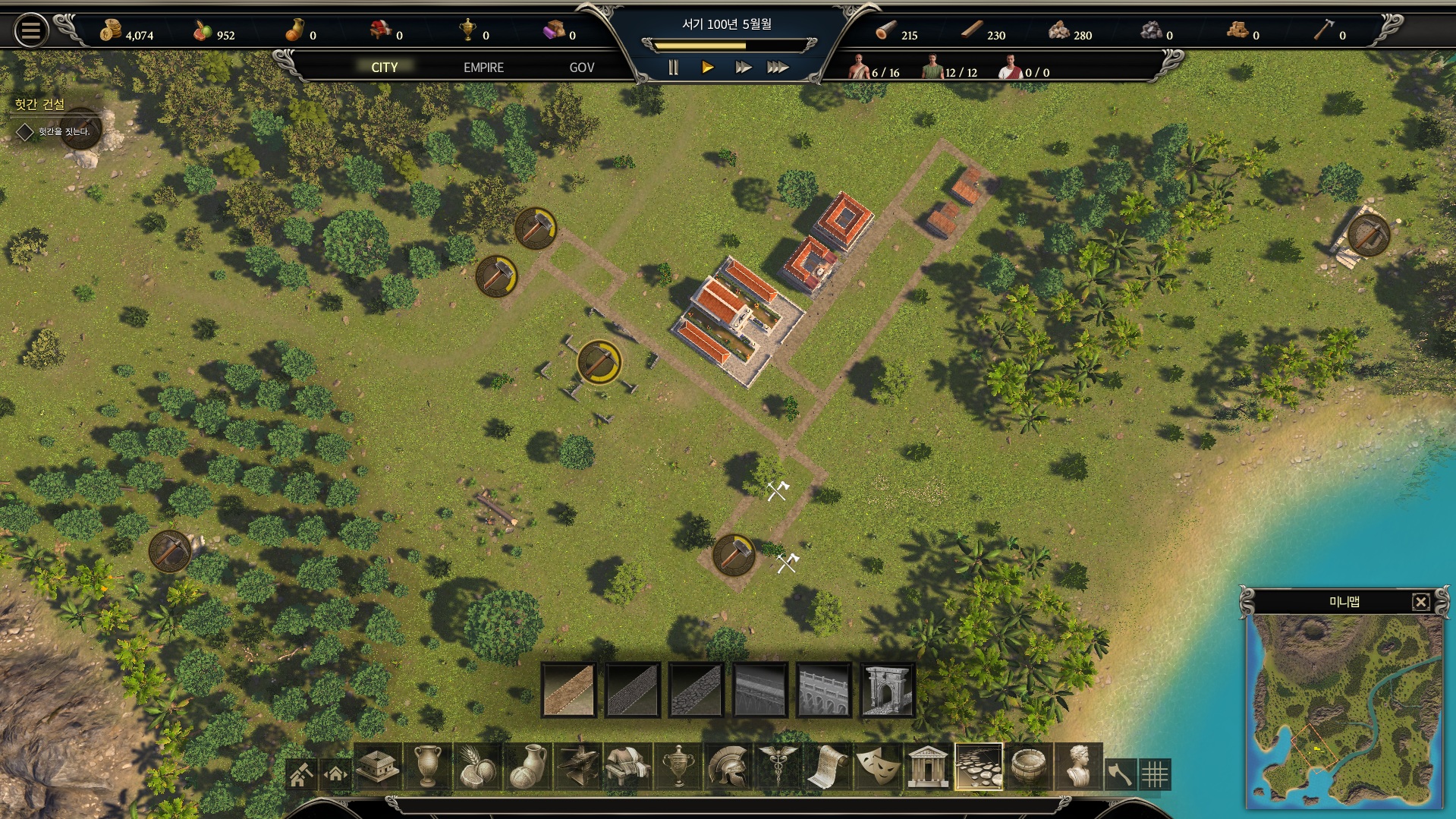The image size is (1456, 819).
Task: Pause the game time
Action: click(673, 68)
